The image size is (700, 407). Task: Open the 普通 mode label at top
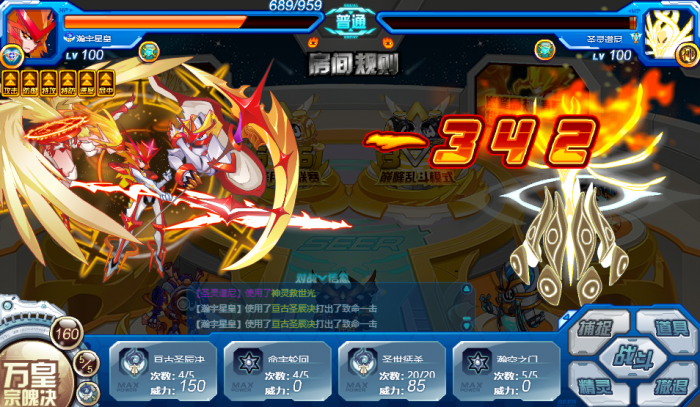350,23
